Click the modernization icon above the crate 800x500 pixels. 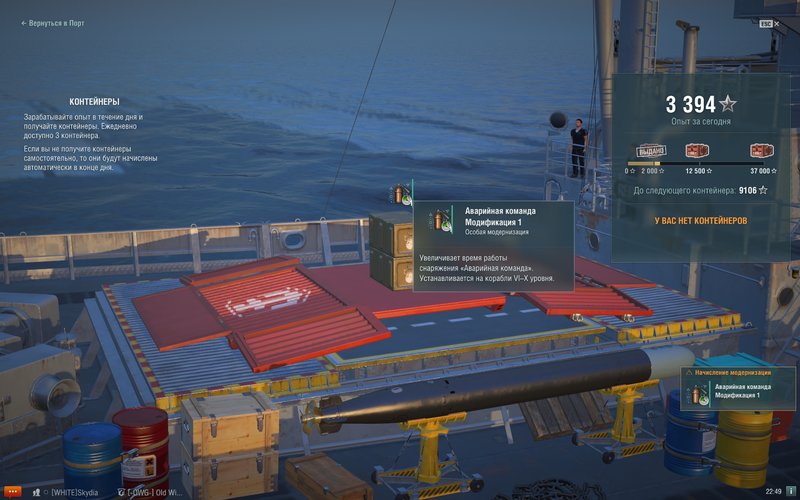click(401, 193)
